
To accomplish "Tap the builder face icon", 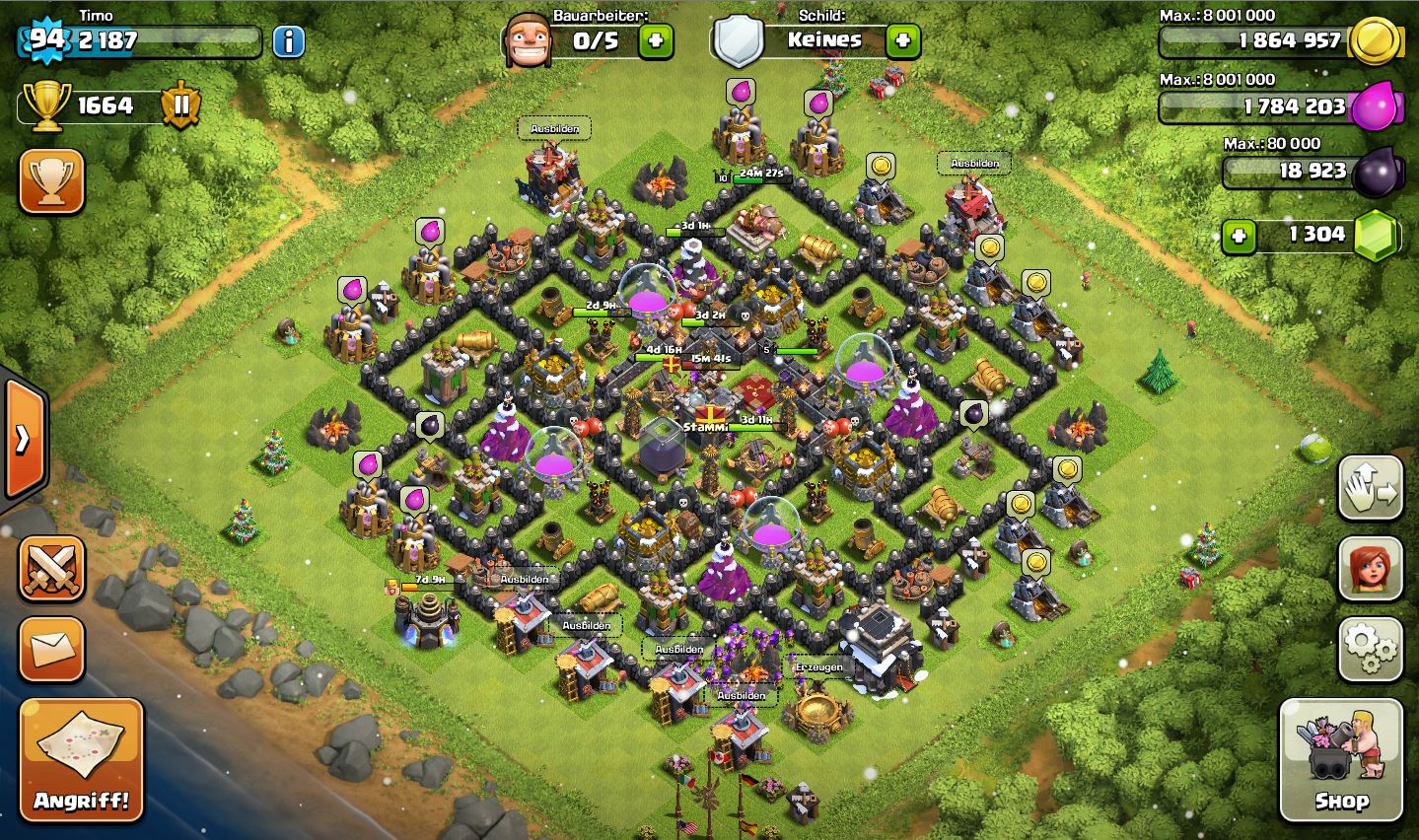I will coord(528,41).
